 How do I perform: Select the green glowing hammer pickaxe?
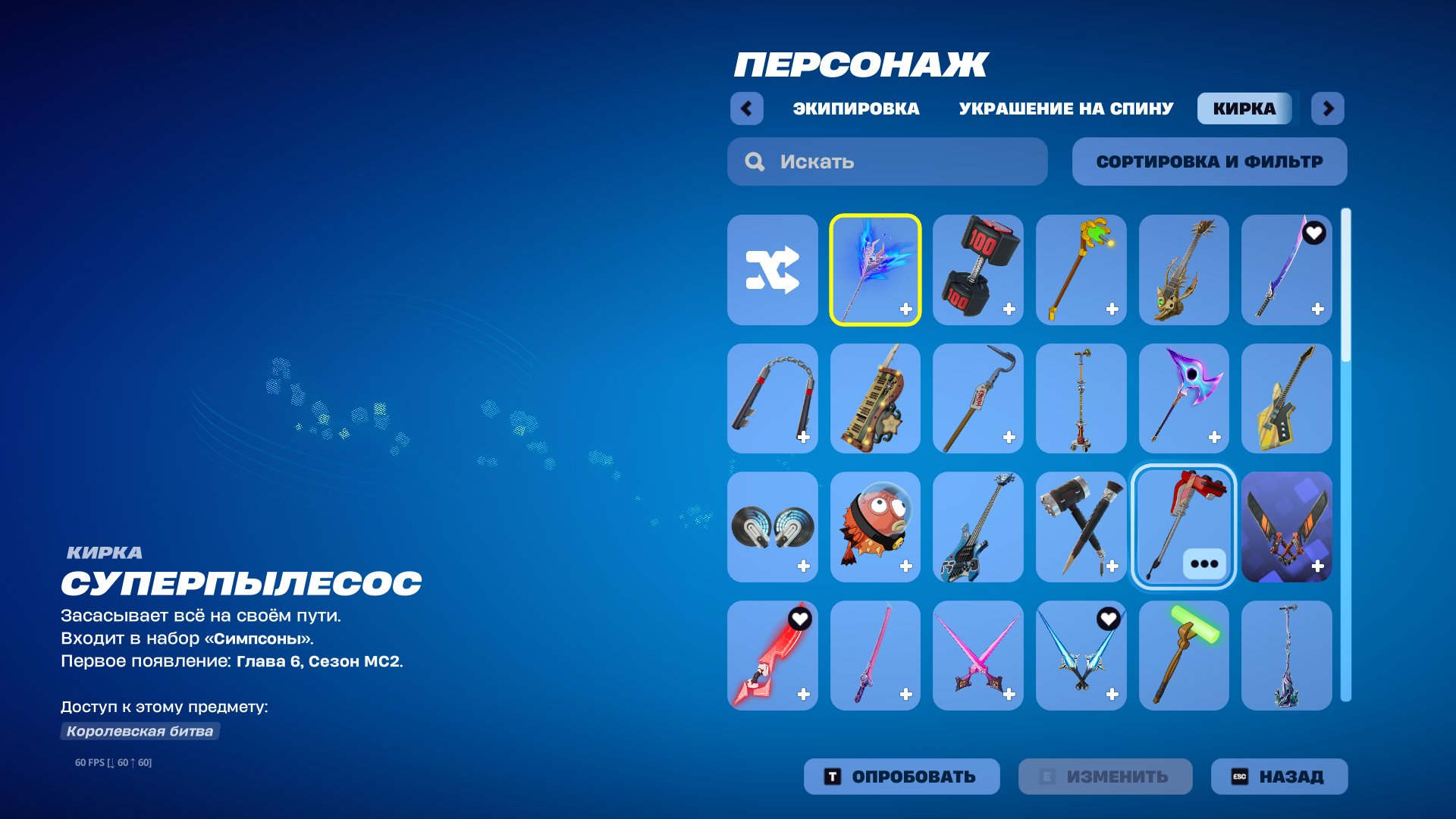(x=1183, y=655)
